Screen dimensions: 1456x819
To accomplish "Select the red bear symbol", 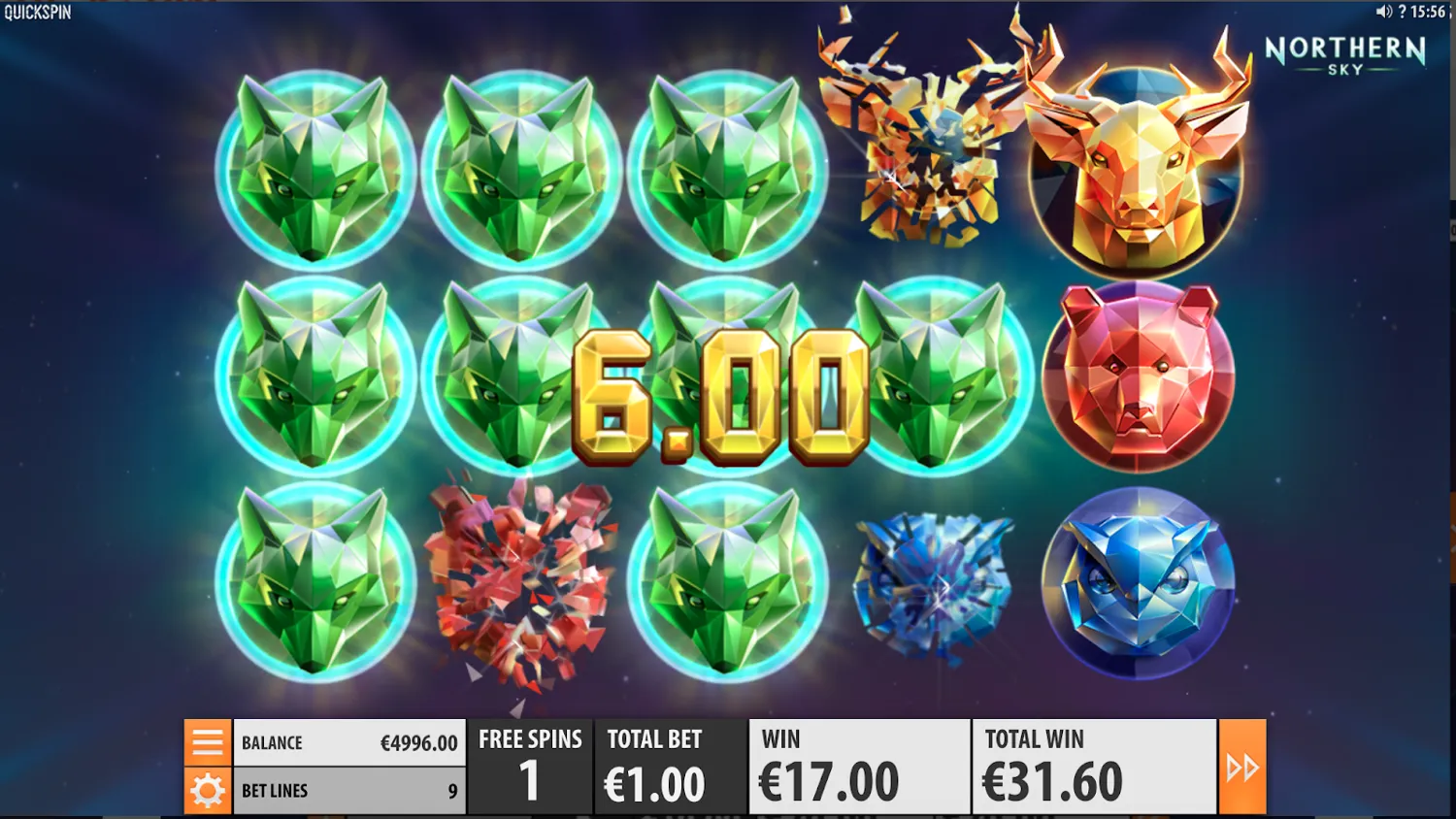I will [1136, 377].
